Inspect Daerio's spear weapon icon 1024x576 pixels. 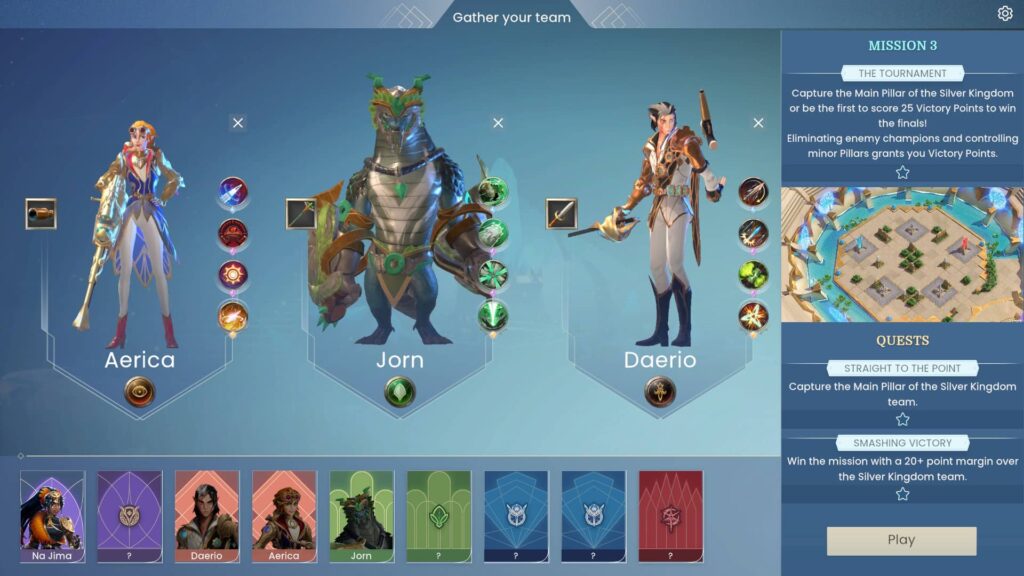point(562,213)
